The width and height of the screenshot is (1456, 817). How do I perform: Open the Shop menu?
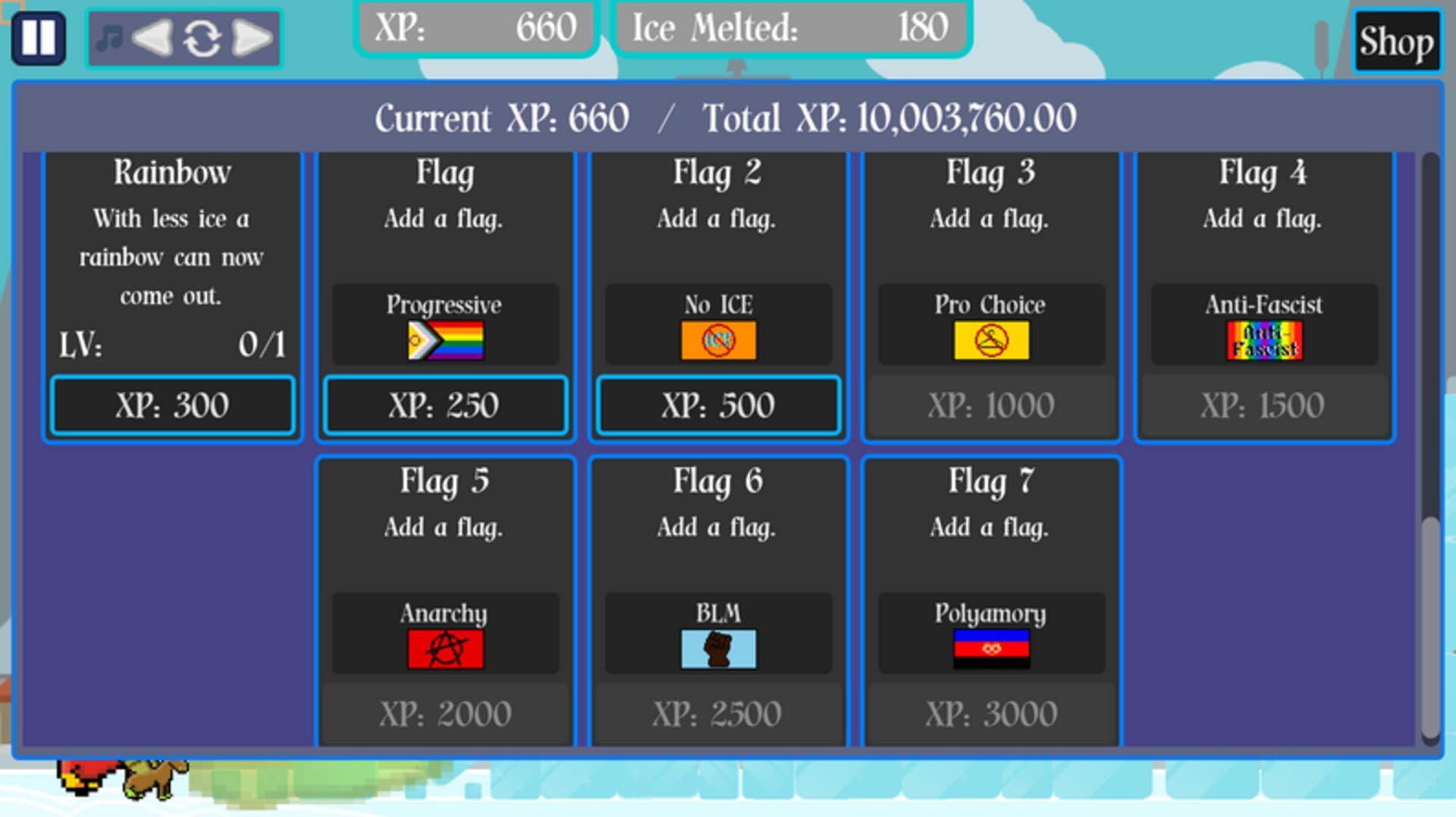(x=1396, y=42)
